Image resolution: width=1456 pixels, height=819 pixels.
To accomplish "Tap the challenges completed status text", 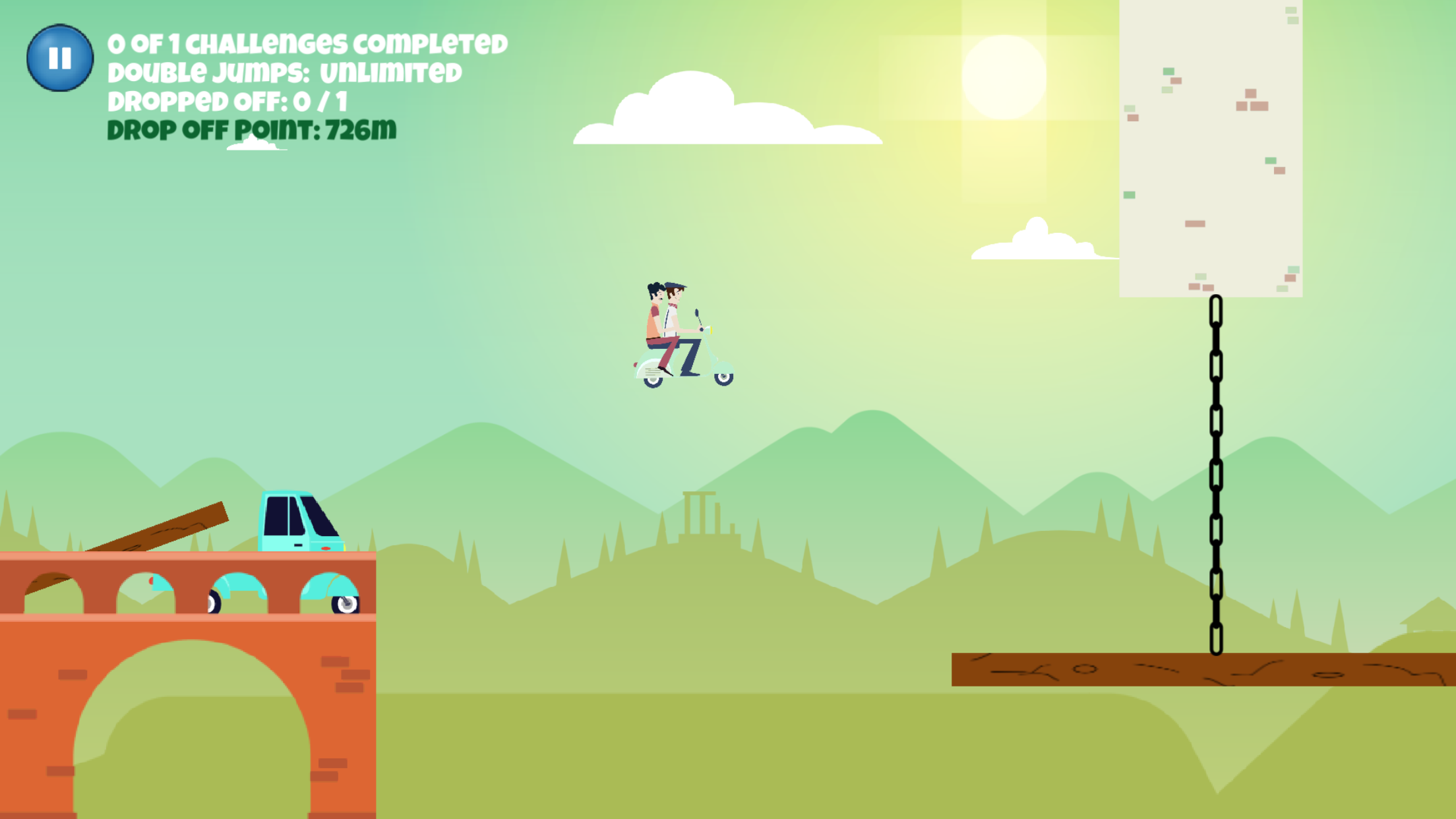I will click(307, 43).
